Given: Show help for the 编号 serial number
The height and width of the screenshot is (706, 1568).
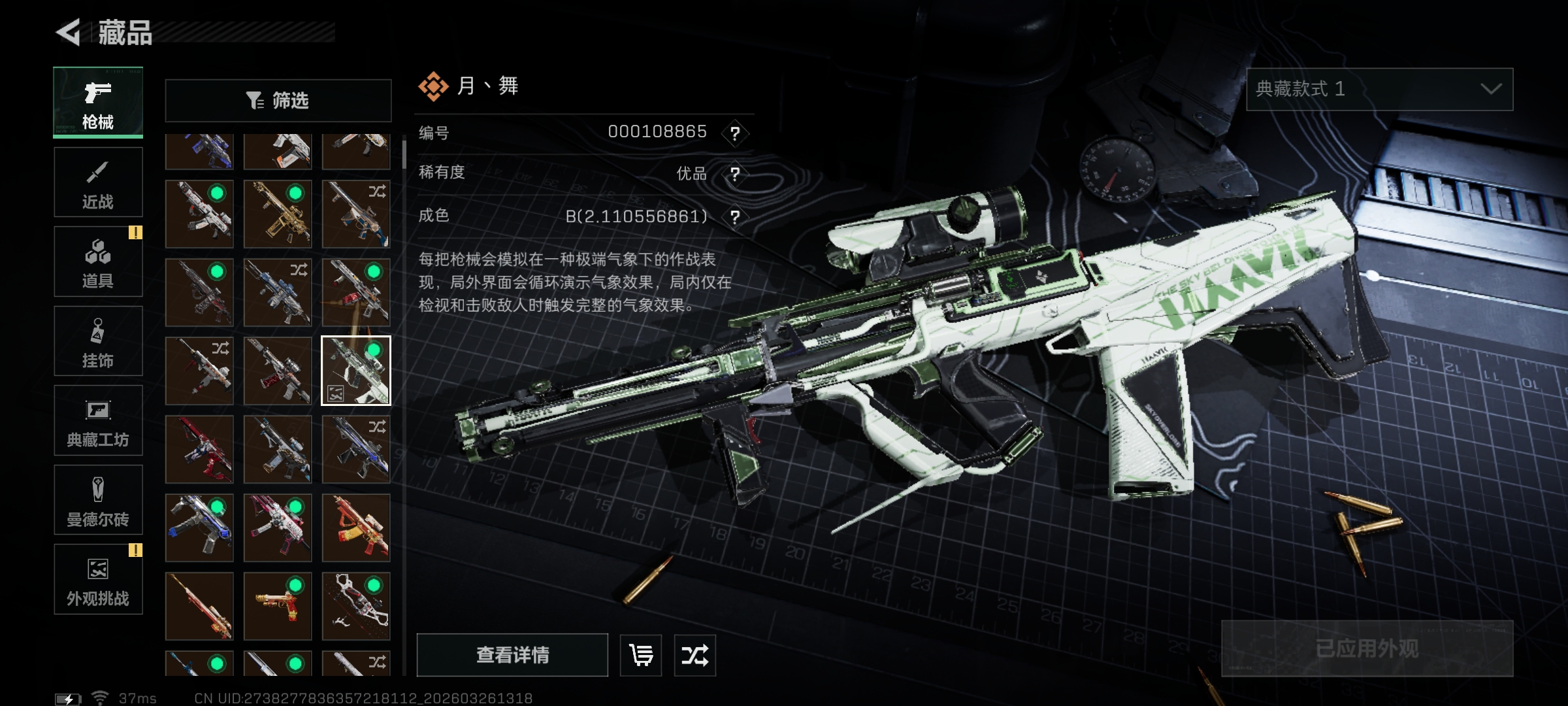Looking at the screenshot, I should [735, 133].
